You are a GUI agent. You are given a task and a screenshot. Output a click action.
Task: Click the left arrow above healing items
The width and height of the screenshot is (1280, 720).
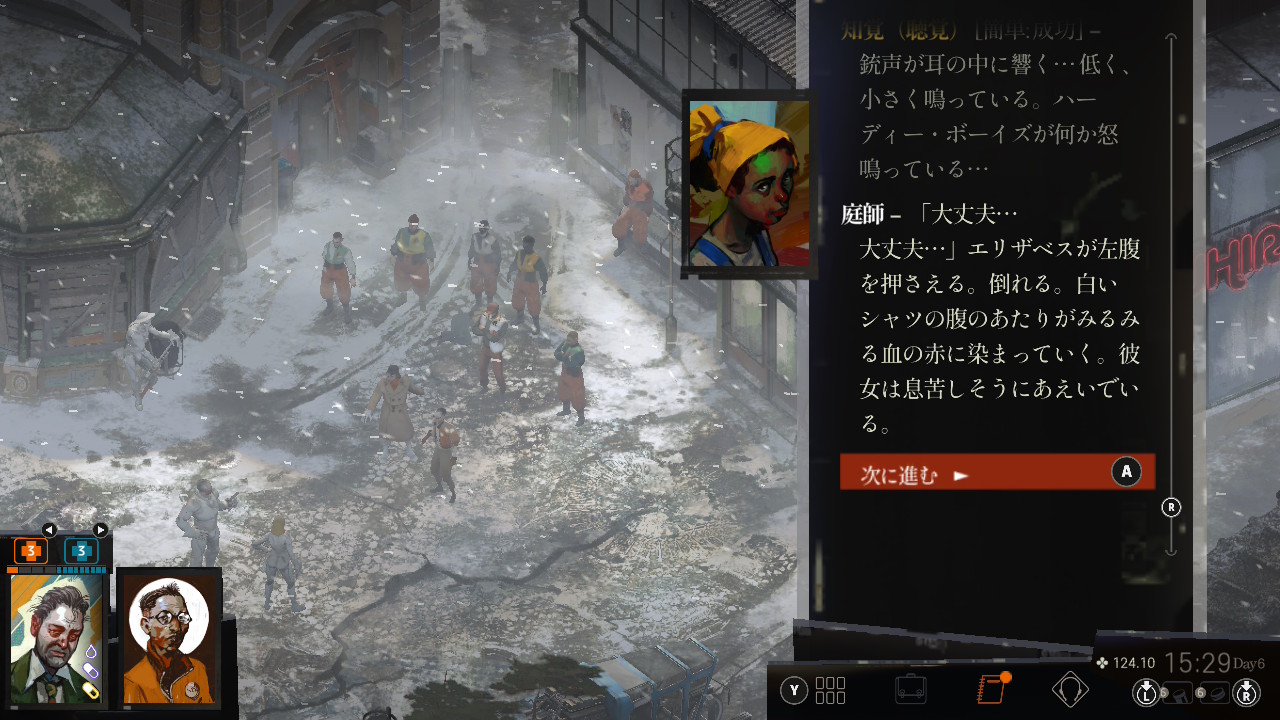(x=49, y=530)
